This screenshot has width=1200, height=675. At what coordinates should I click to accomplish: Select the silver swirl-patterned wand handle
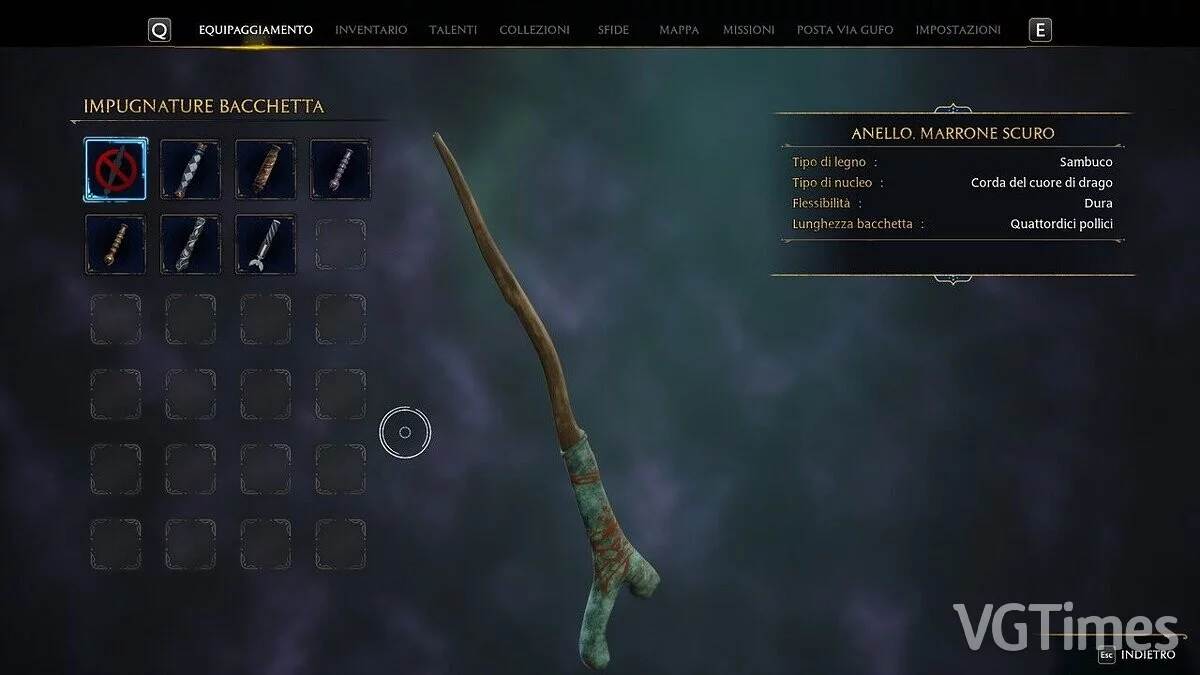tap(190, 244)
